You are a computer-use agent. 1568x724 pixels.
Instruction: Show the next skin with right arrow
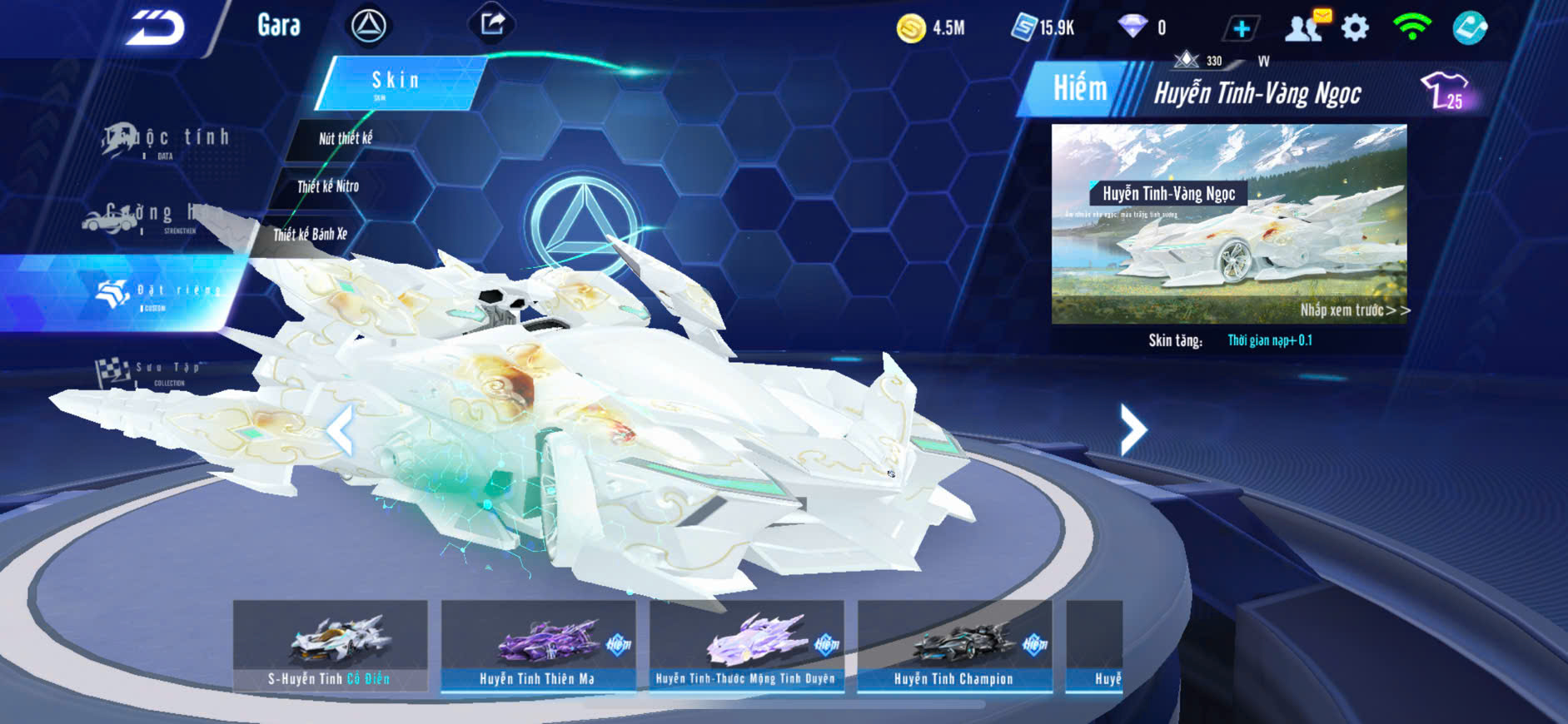pos(1132,429)
